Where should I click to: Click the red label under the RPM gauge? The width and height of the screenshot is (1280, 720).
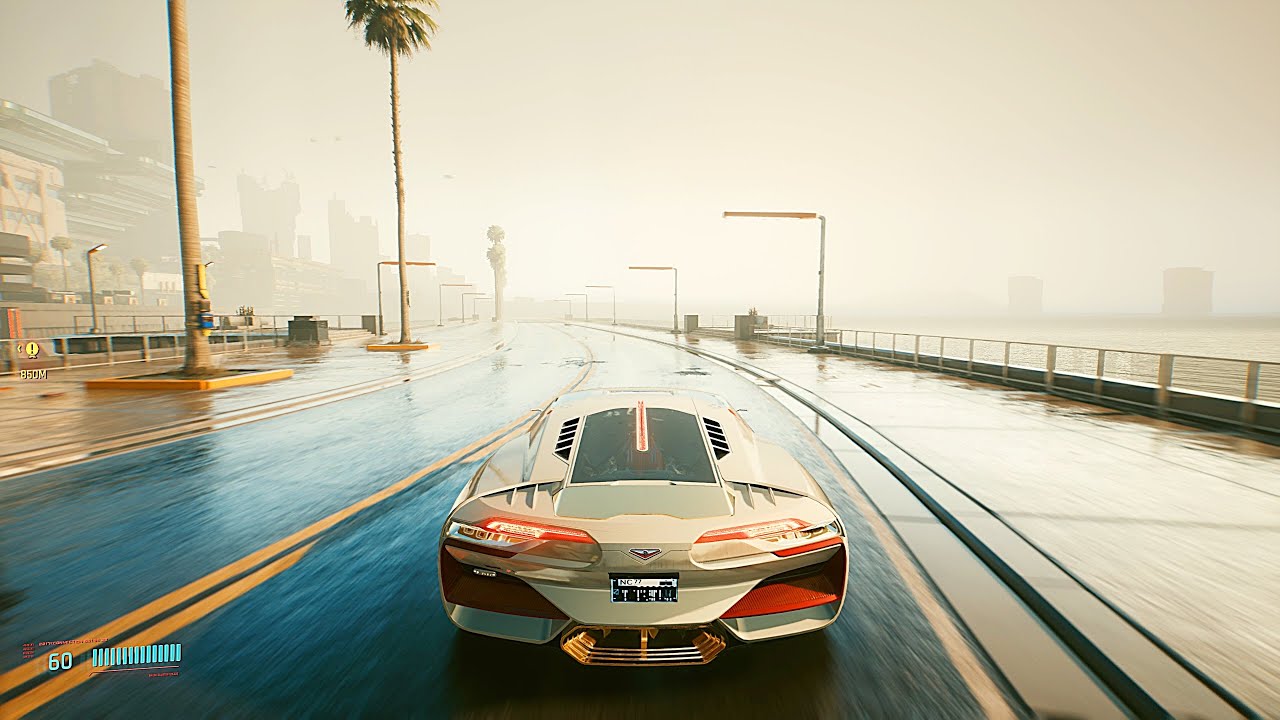pyautogui.click(x=162, y=674)
